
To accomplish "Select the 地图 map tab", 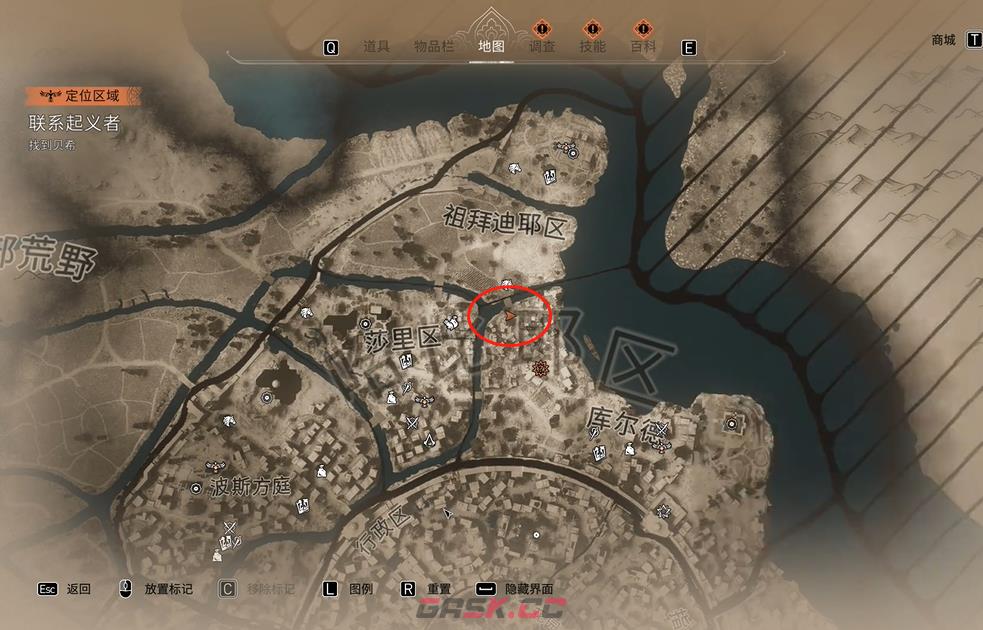I will click(491, 47).
